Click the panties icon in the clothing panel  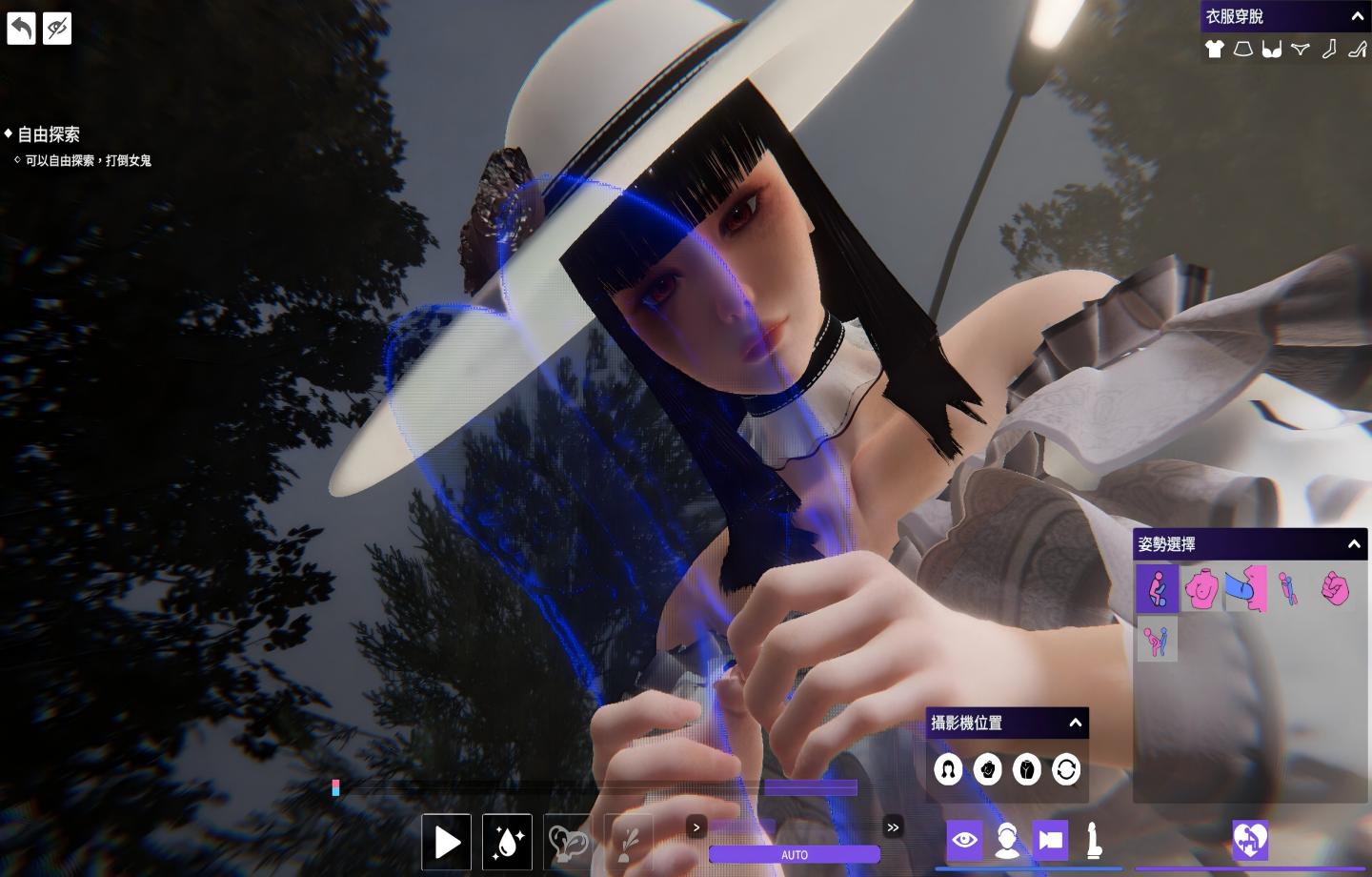1301,49
